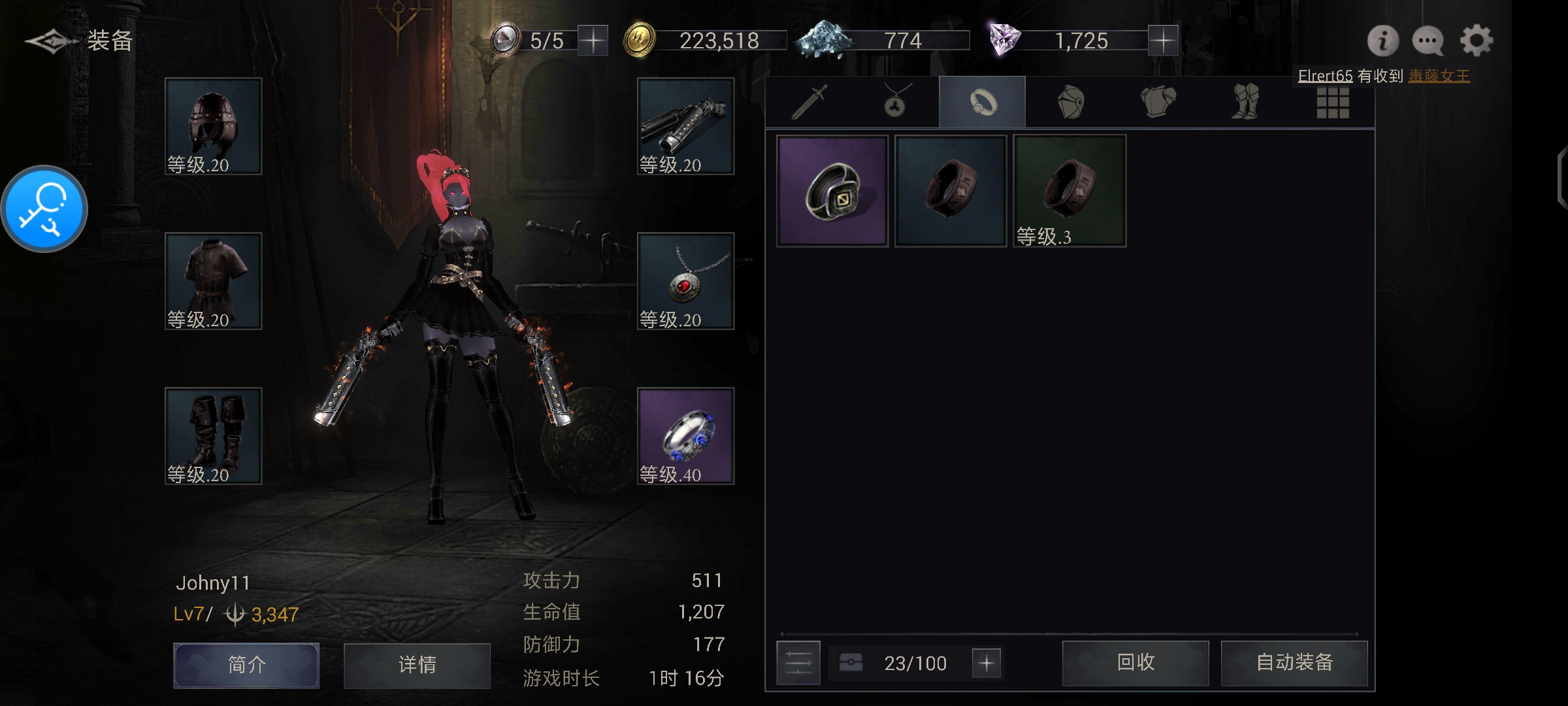Select the equipped red gem necklace slot
The height and width of the screenshot is (706, 1568).
point(685,281)
